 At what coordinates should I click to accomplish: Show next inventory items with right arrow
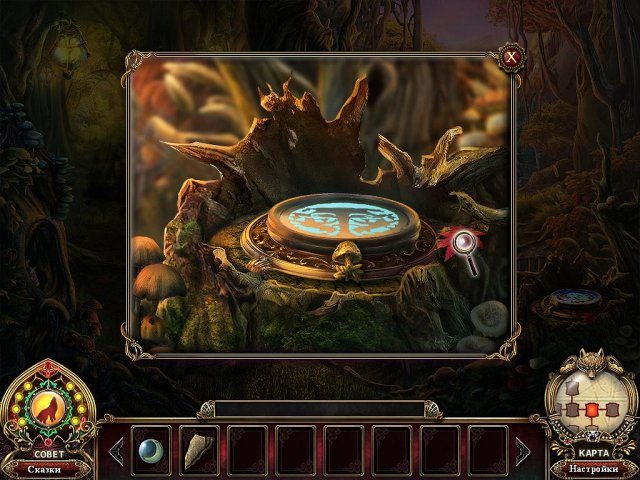pos(521,451)
